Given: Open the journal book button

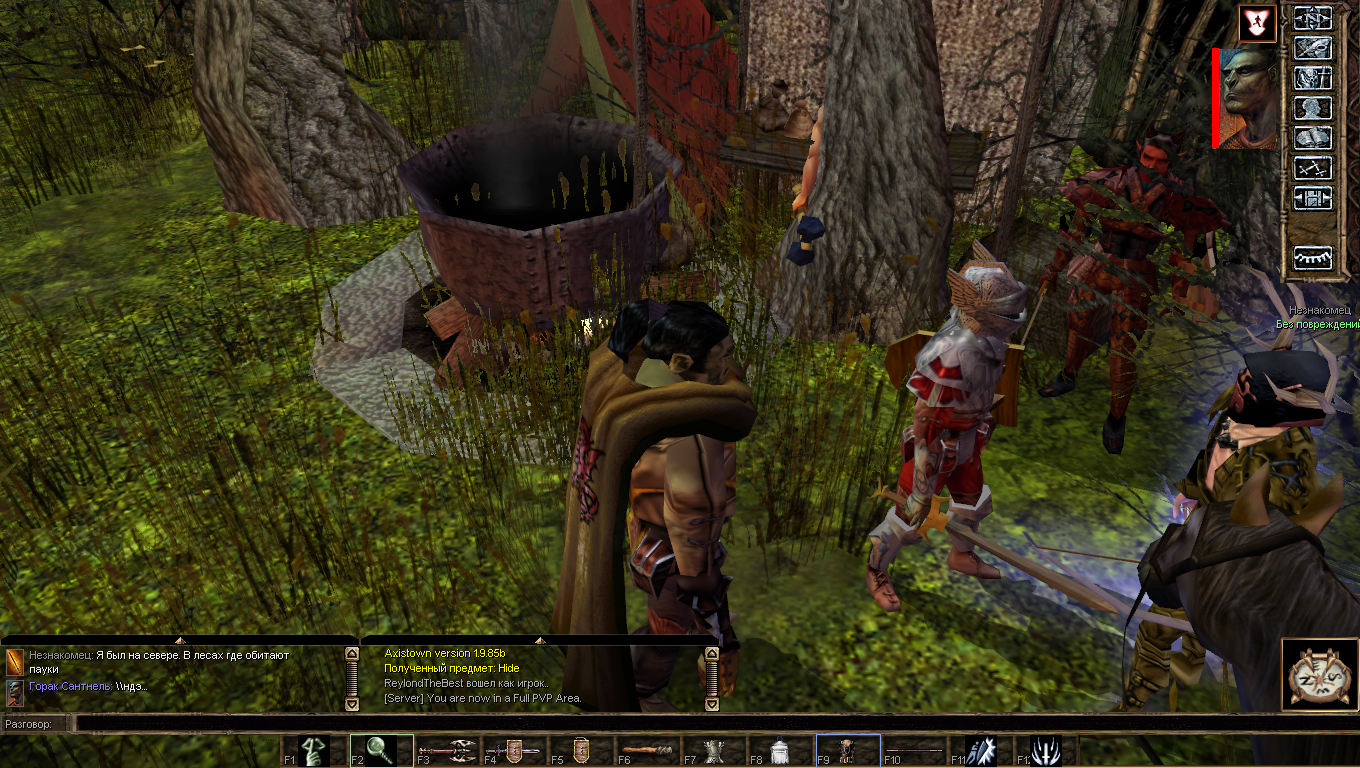Looking at the screenshot, I should [1313, 138].
